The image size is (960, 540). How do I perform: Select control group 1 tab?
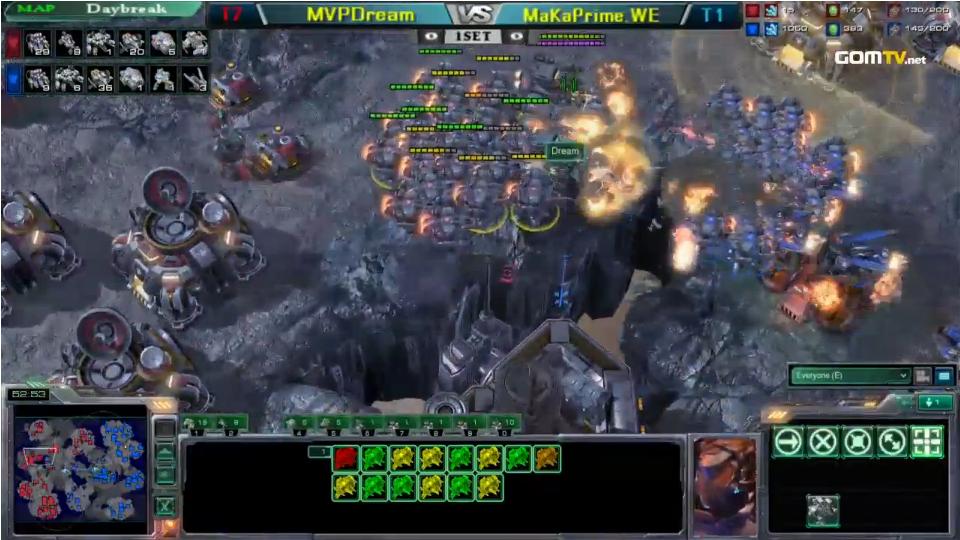point(200,424)
